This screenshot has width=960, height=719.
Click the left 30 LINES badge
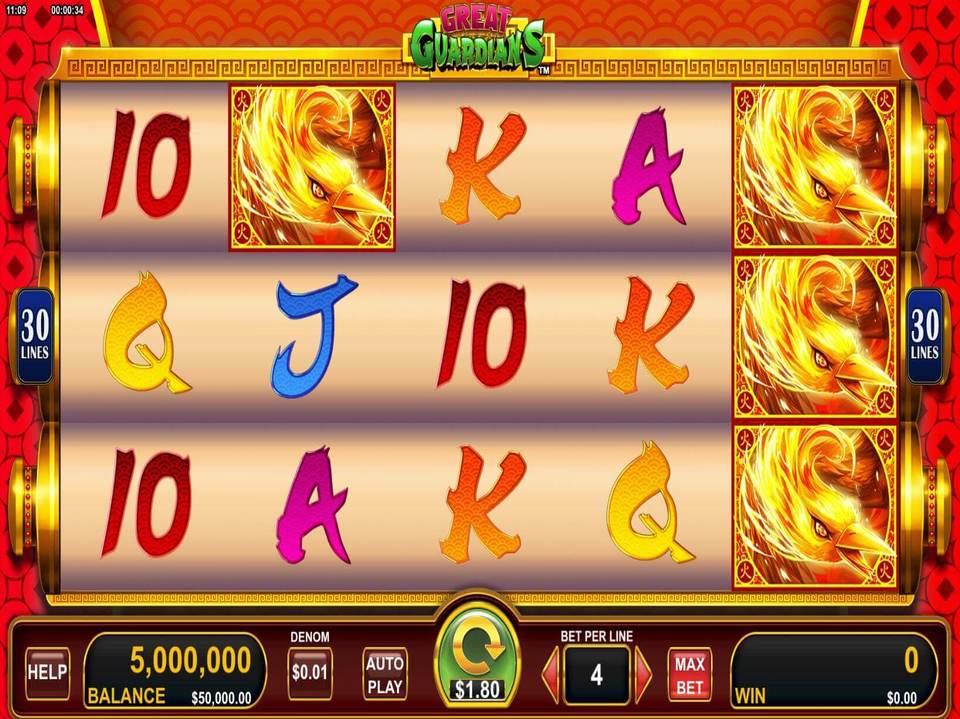tap(35, 336)
